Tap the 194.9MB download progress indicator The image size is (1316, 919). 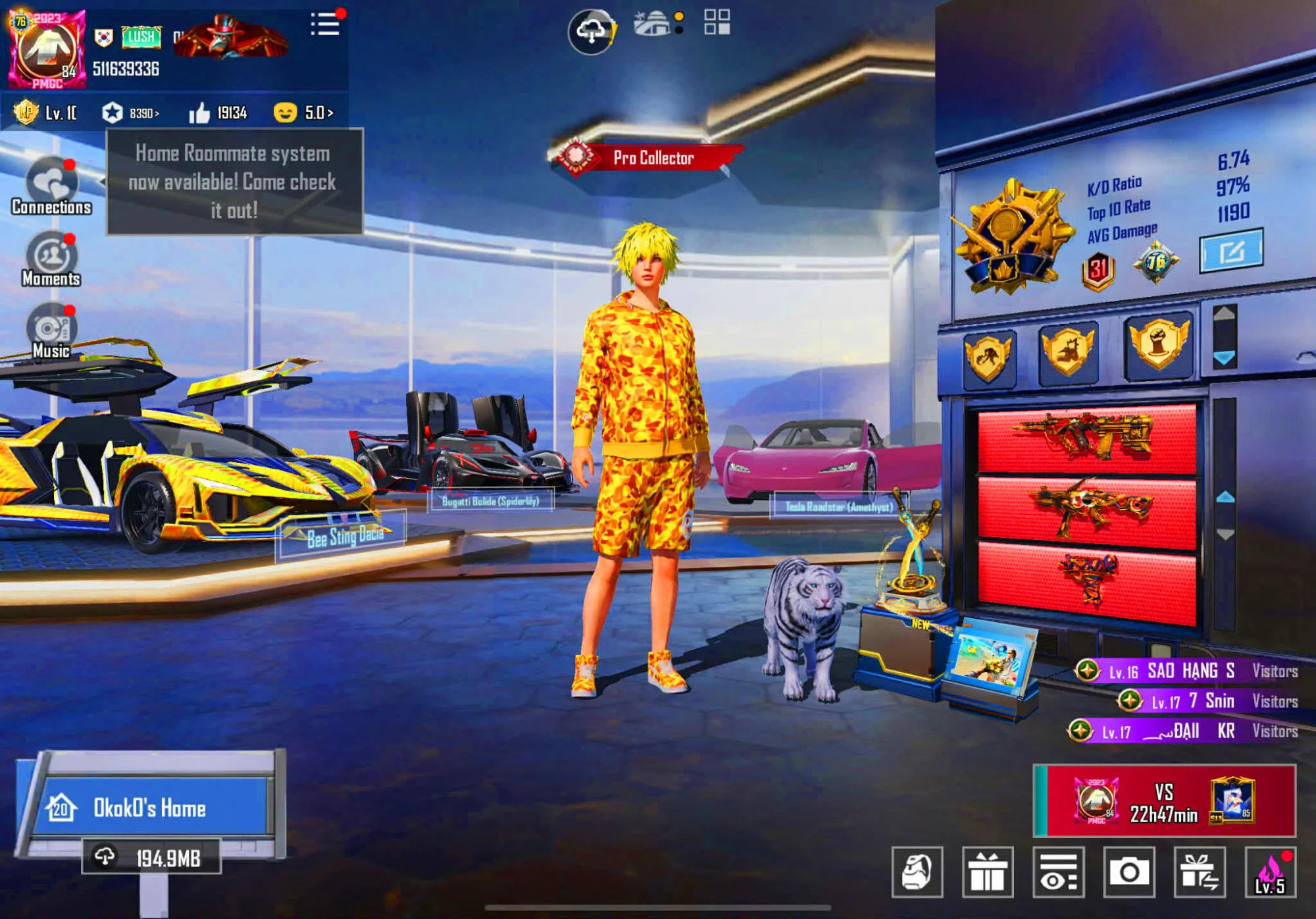tap(151, 856)
